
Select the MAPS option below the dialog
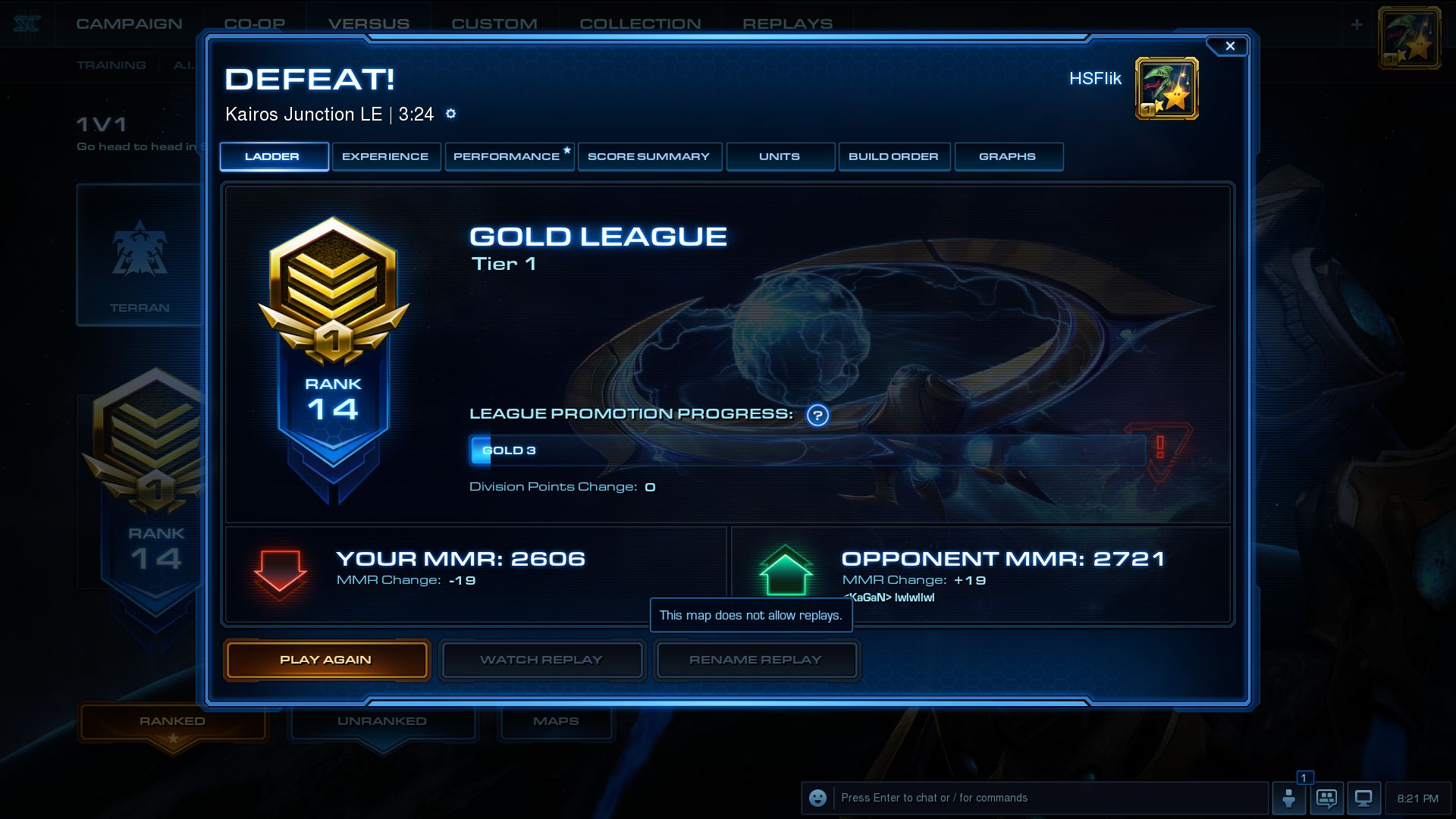[x=556, y=720]
